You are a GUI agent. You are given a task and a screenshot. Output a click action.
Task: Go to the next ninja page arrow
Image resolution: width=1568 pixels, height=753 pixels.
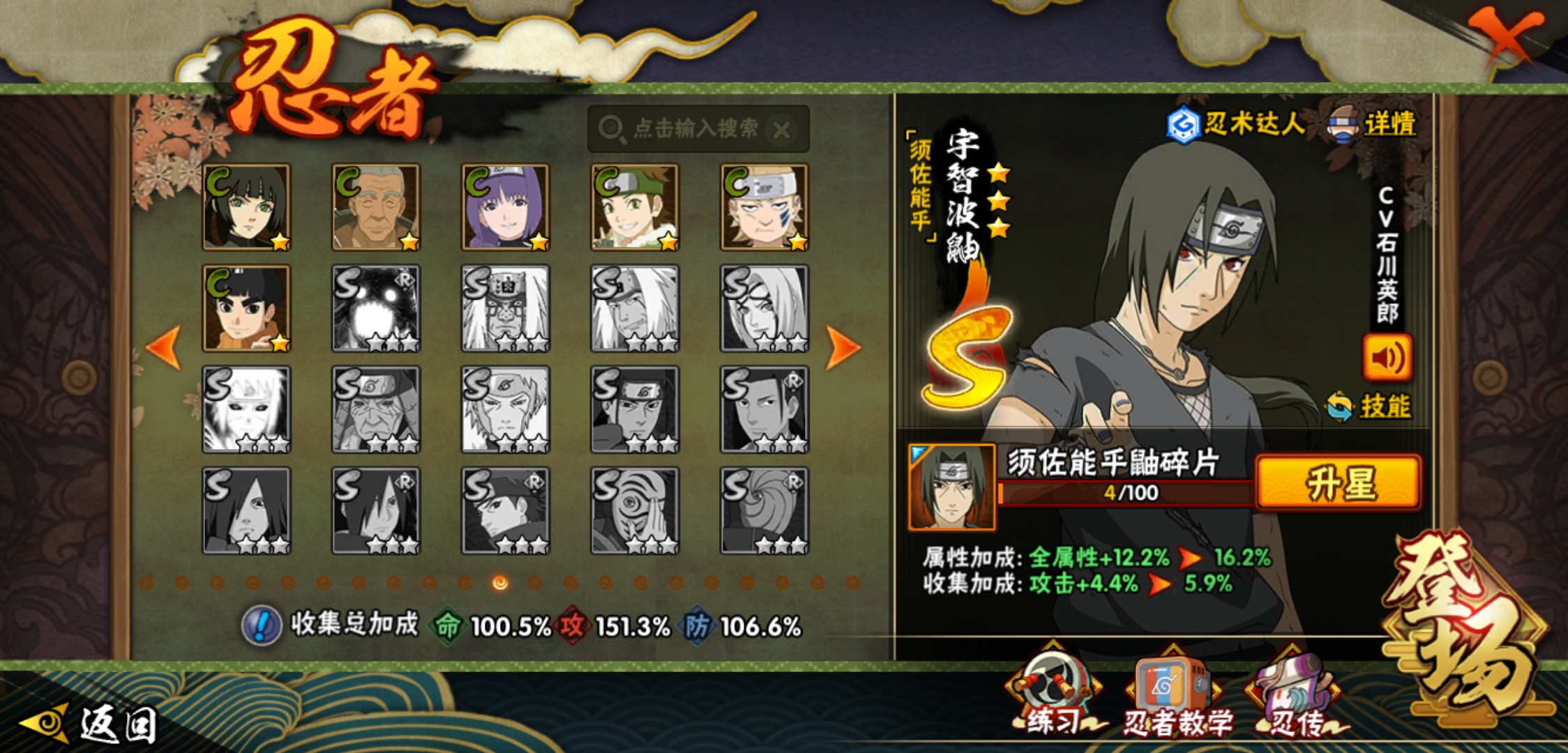point(843,347)
